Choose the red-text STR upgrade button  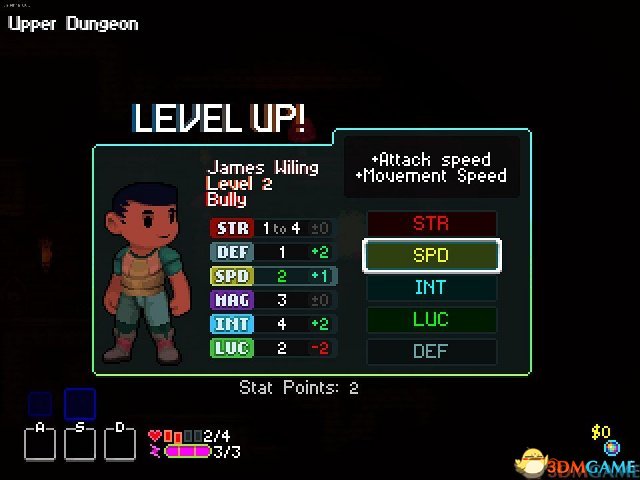click(x=431, y=224)
